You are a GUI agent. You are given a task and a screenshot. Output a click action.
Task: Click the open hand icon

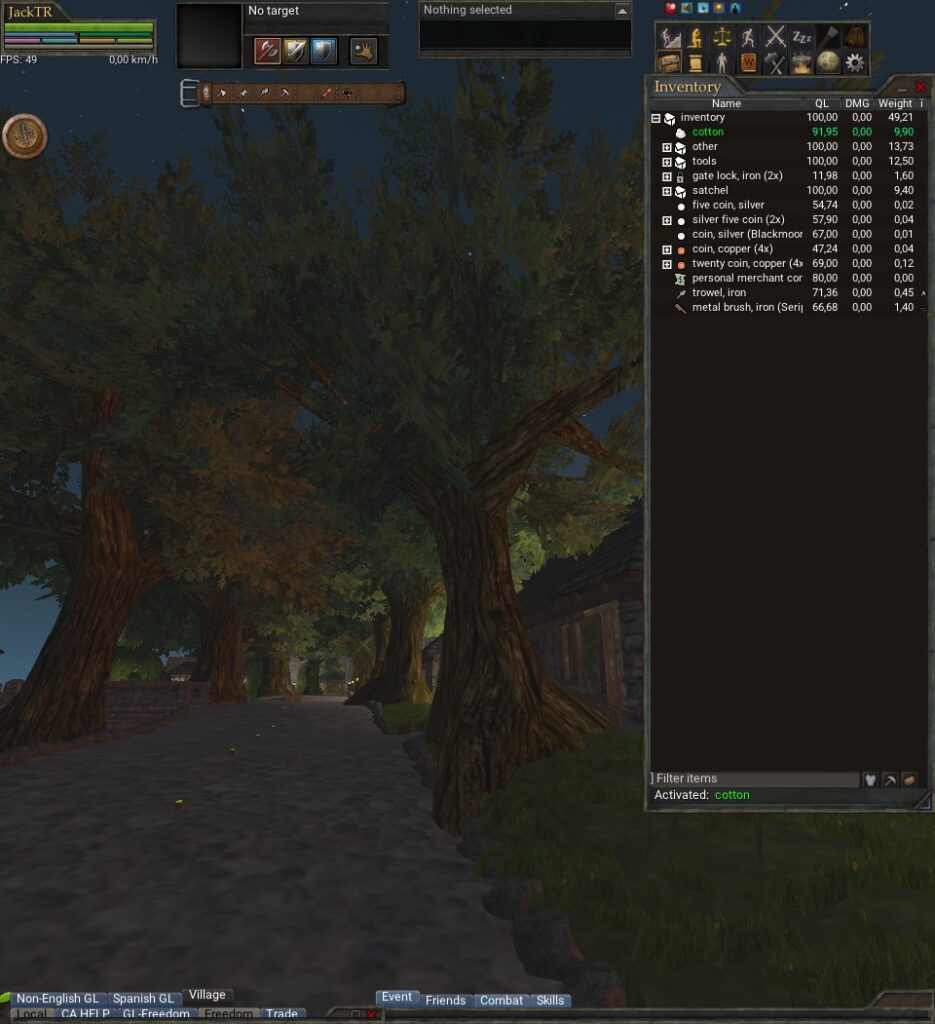(x=362, y=50)
